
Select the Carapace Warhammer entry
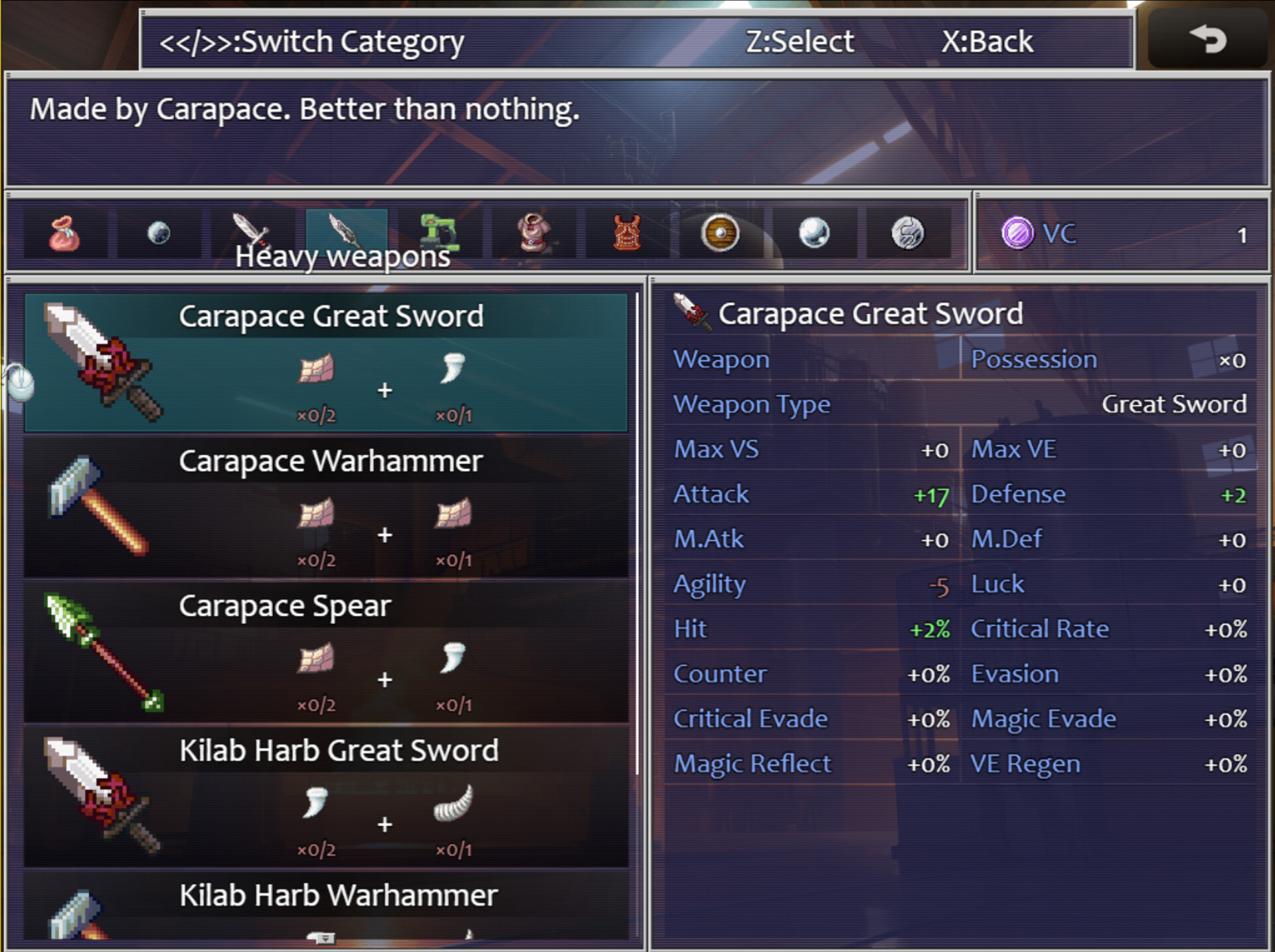point(330,507)
